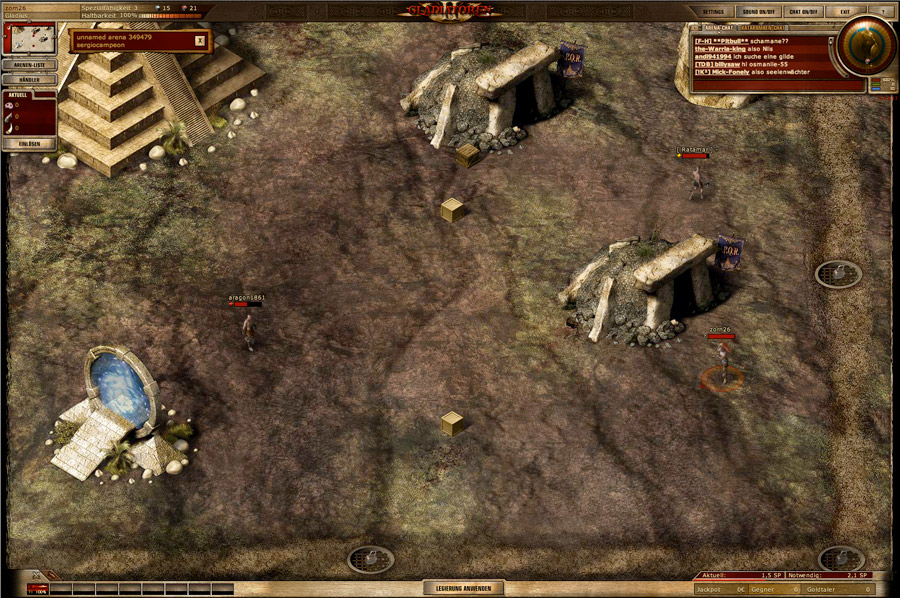Switch to the Katakomben Chat tab
Screen dimensions: 900x598
760,29
